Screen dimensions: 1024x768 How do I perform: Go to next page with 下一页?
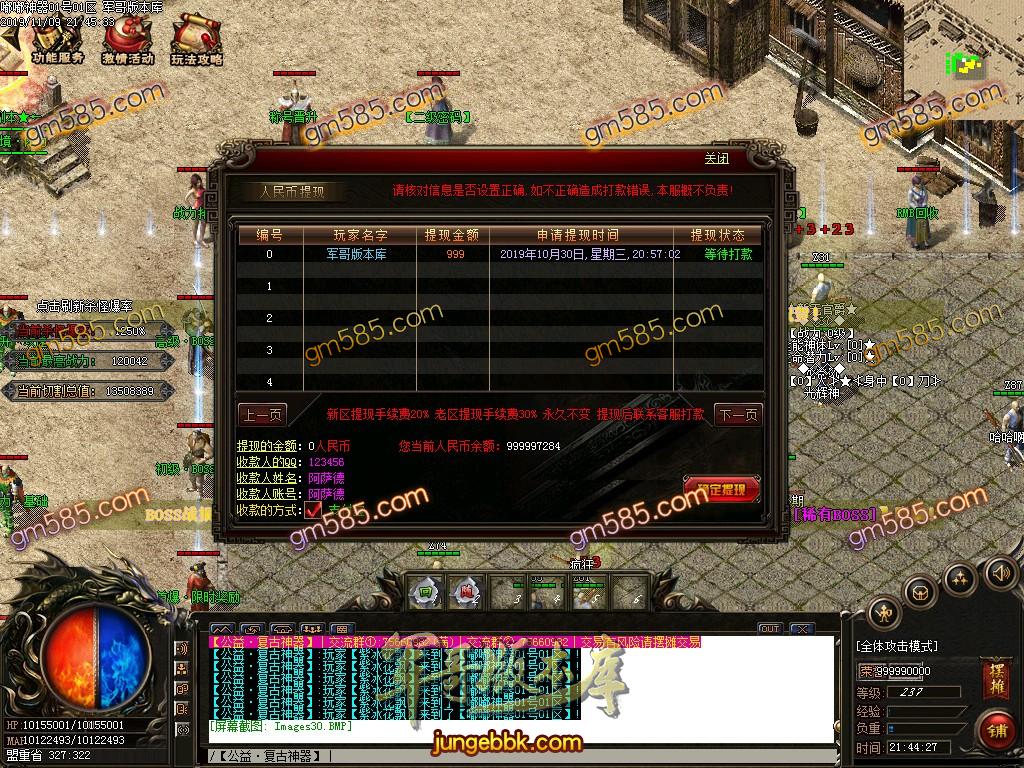(x=738, y=415)
